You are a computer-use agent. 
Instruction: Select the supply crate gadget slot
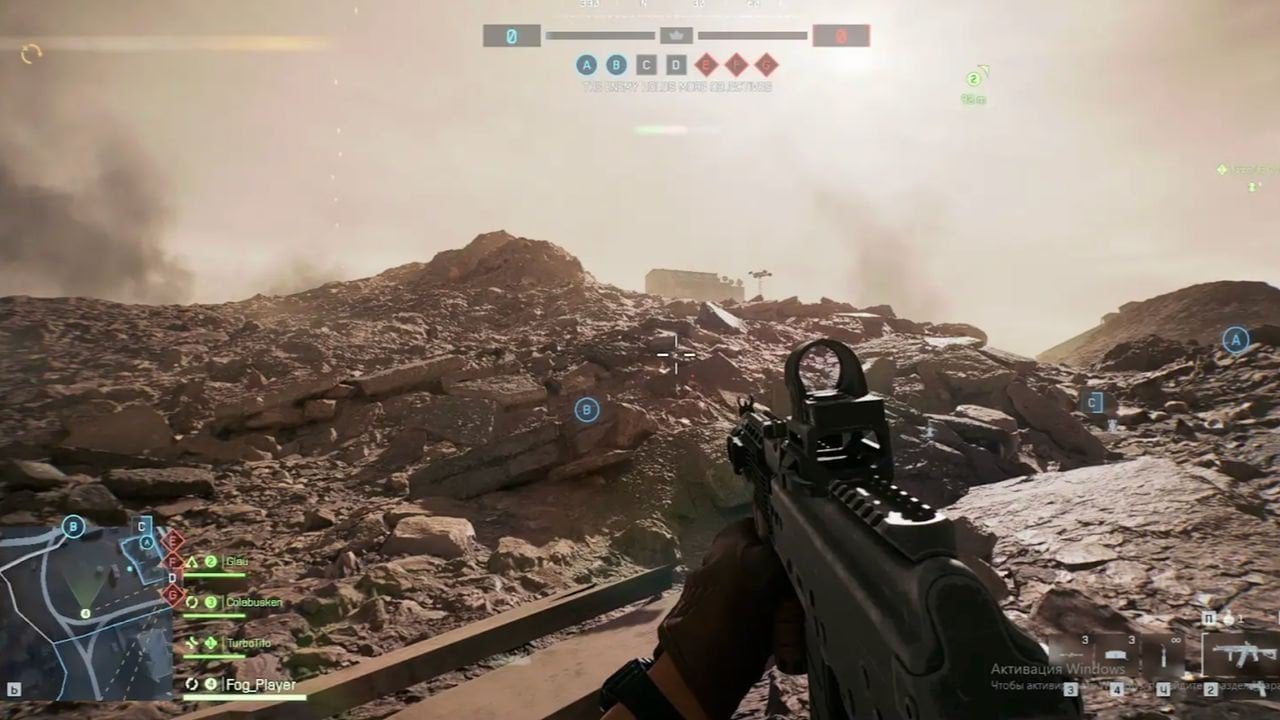1115,655
